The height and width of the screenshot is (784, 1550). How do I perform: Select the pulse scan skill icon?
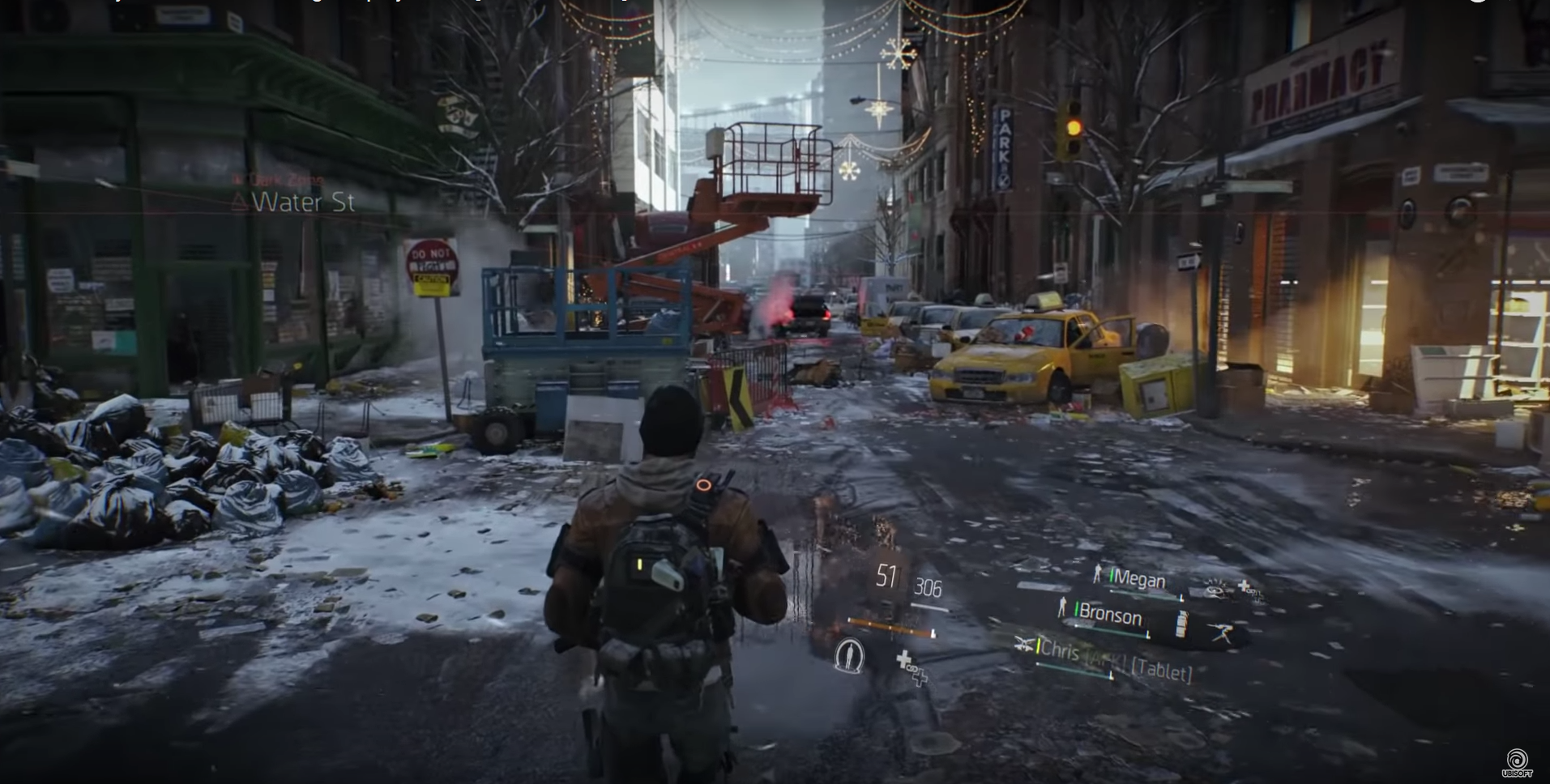(x=849, y=654)
